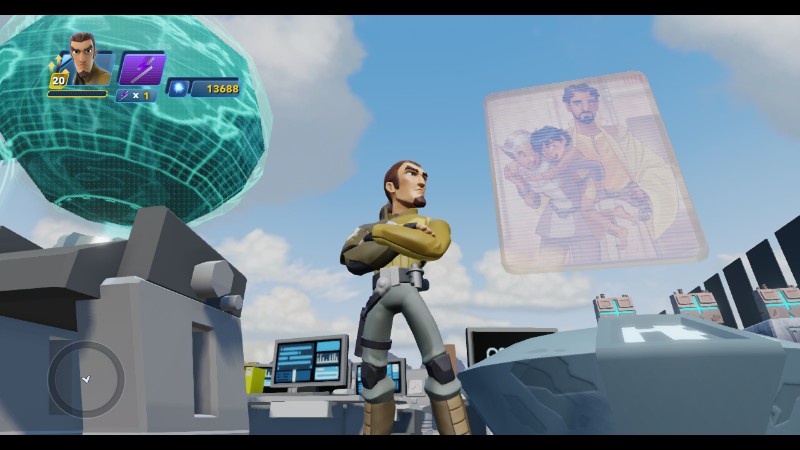Activate the purple lightning special ability icon
Image resolution: width=800 pixels, height=450 pixels.
pos(140,67)
